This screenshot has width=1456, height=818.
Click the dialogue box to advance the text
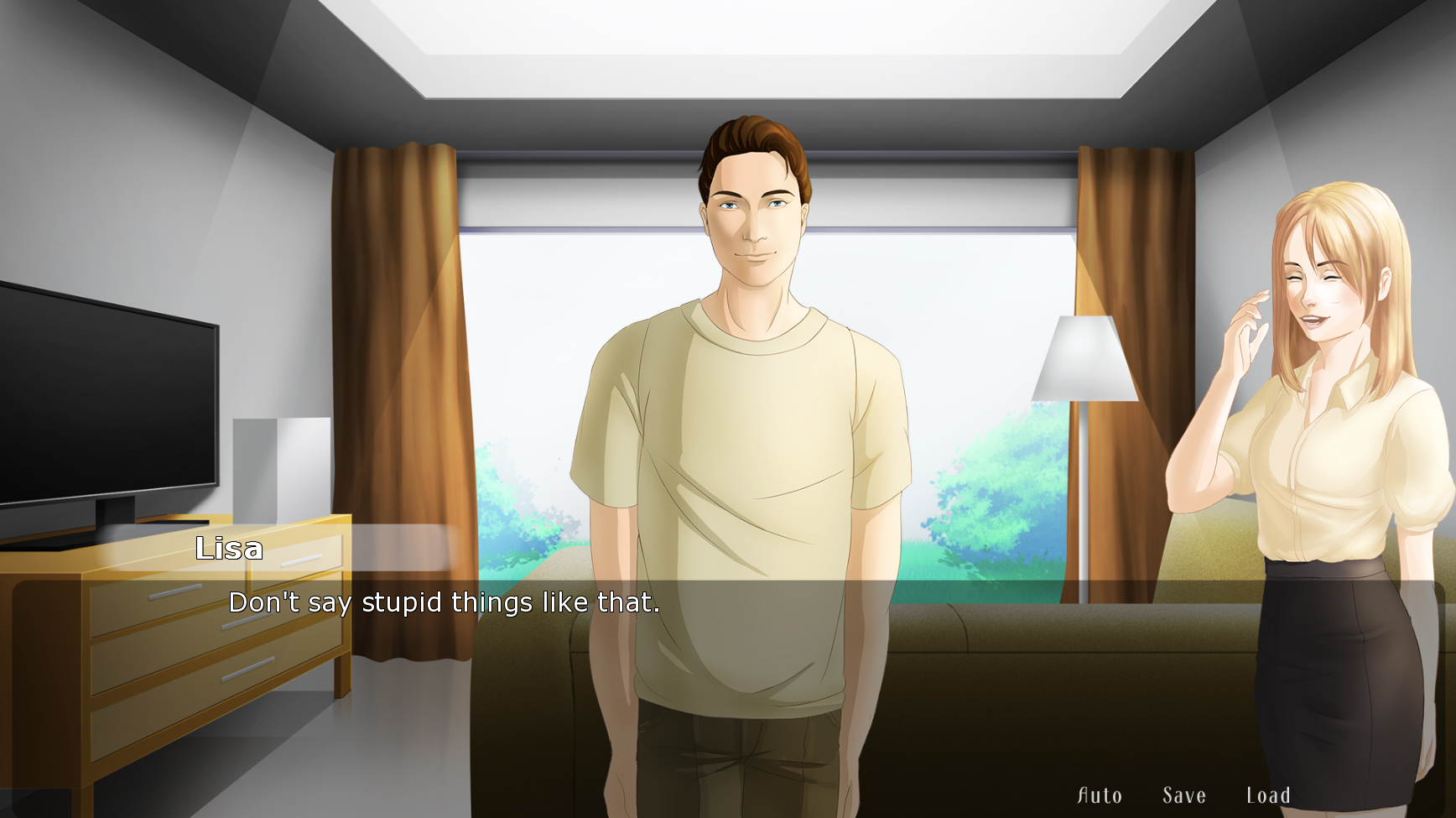tap(728, 638)
